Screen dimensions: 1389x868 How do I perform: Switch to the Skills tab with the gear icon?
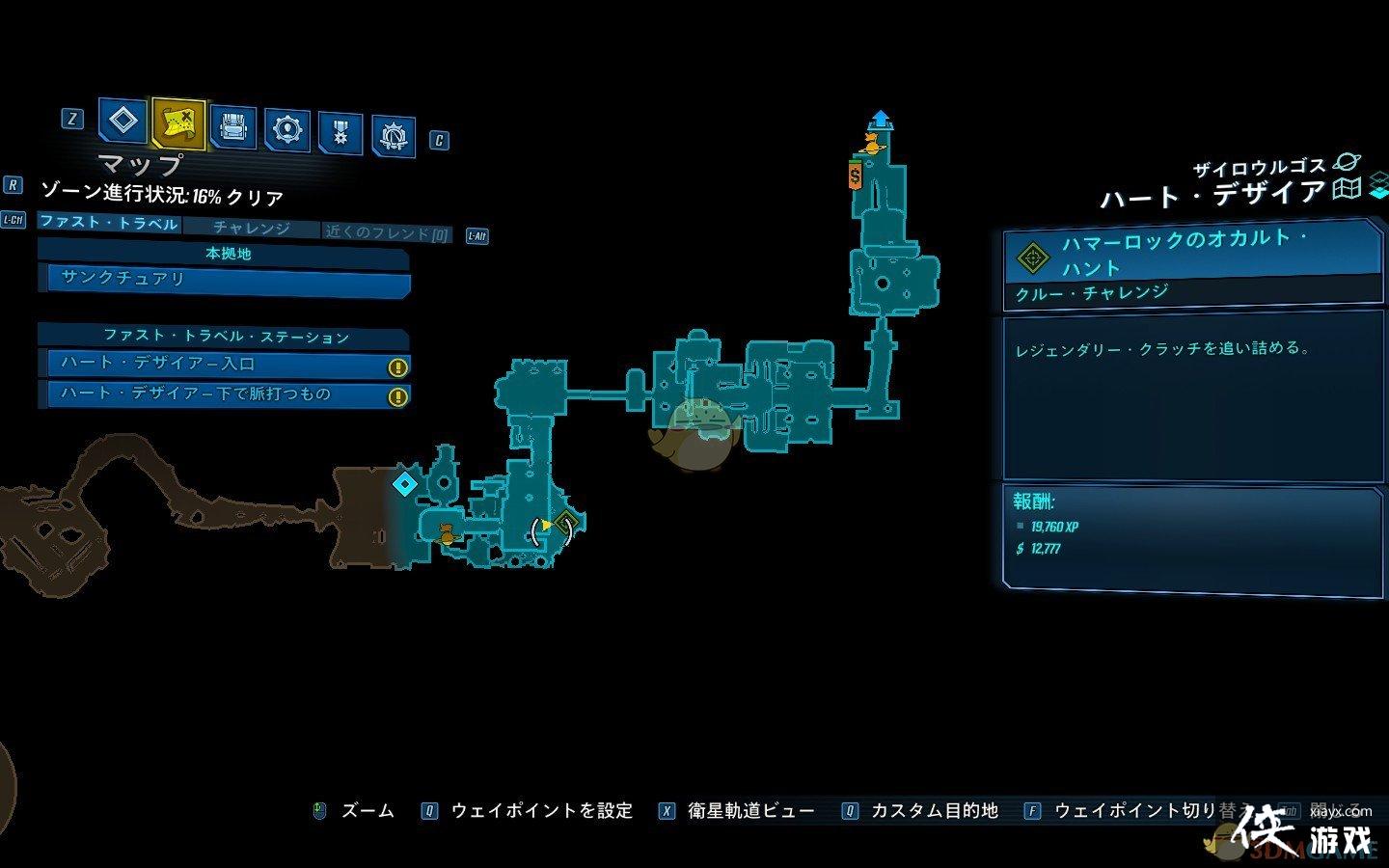pyautogui.click(x=286, y=129)
